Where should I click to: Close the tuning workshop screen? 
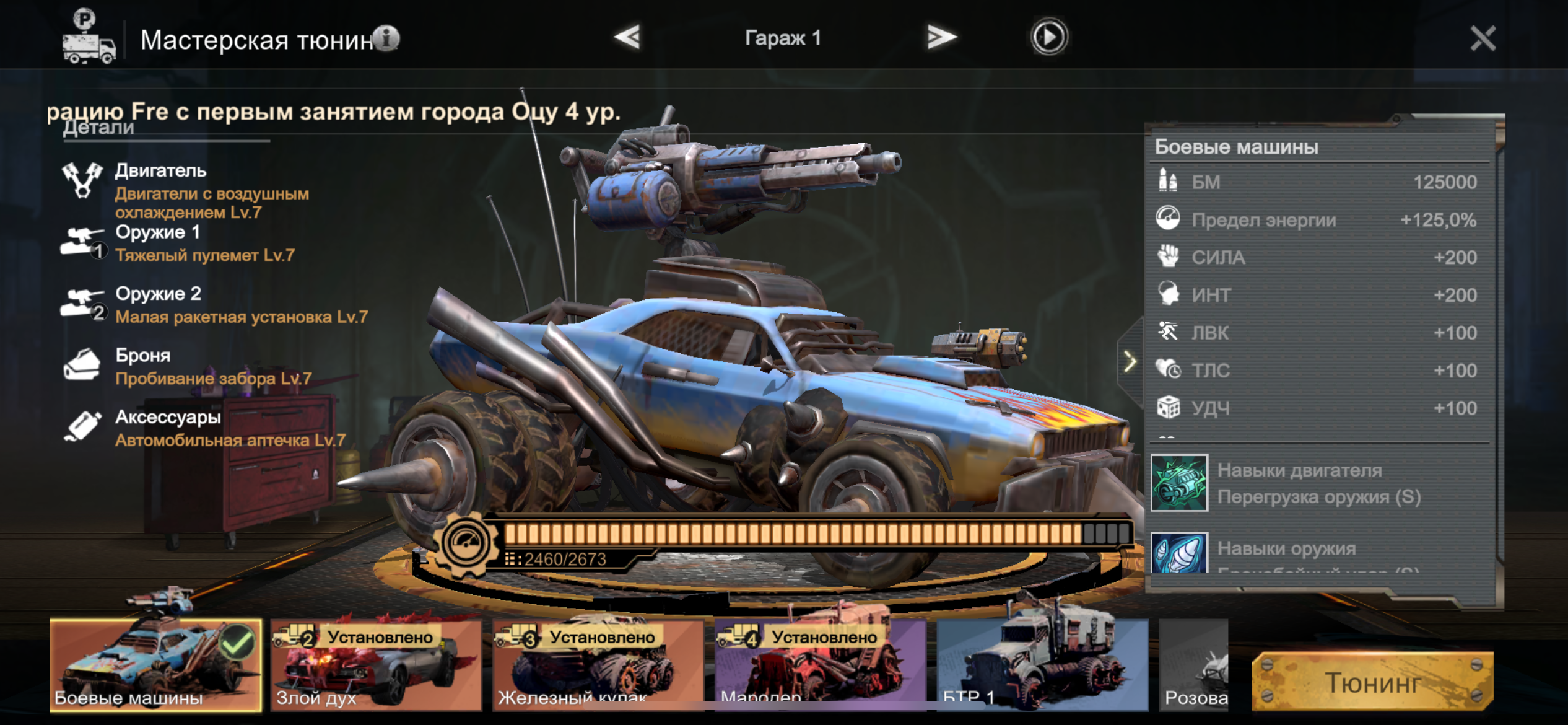[x=1483, y=38]
